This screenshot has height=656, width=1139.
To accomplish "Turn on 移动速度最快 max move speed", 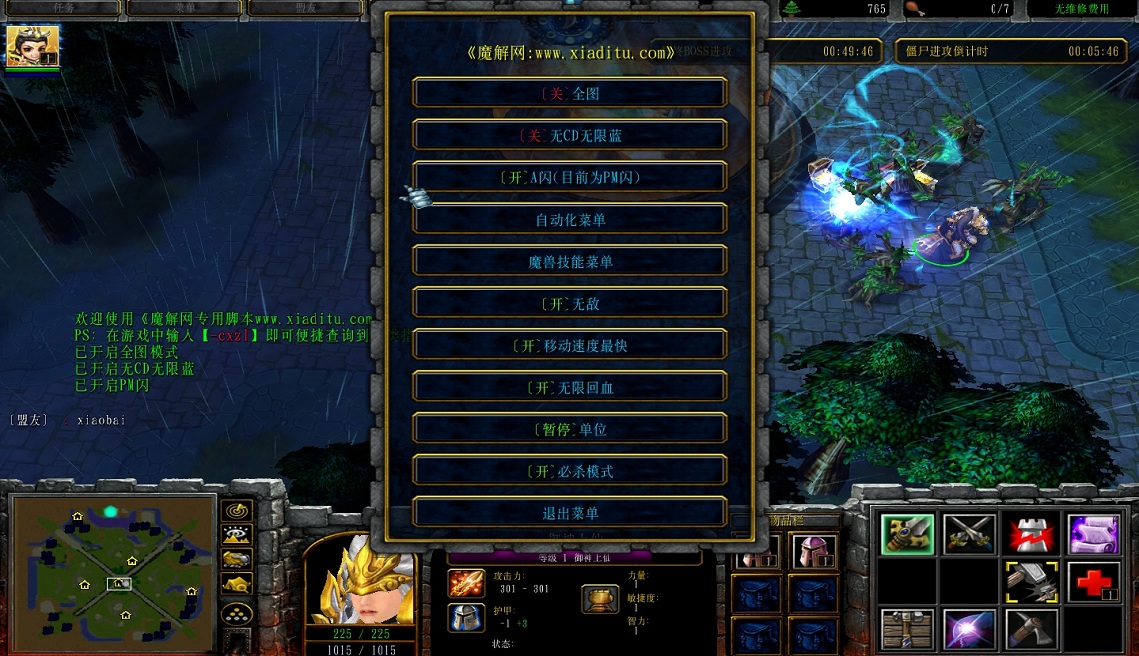I will (x=570, y=345).
